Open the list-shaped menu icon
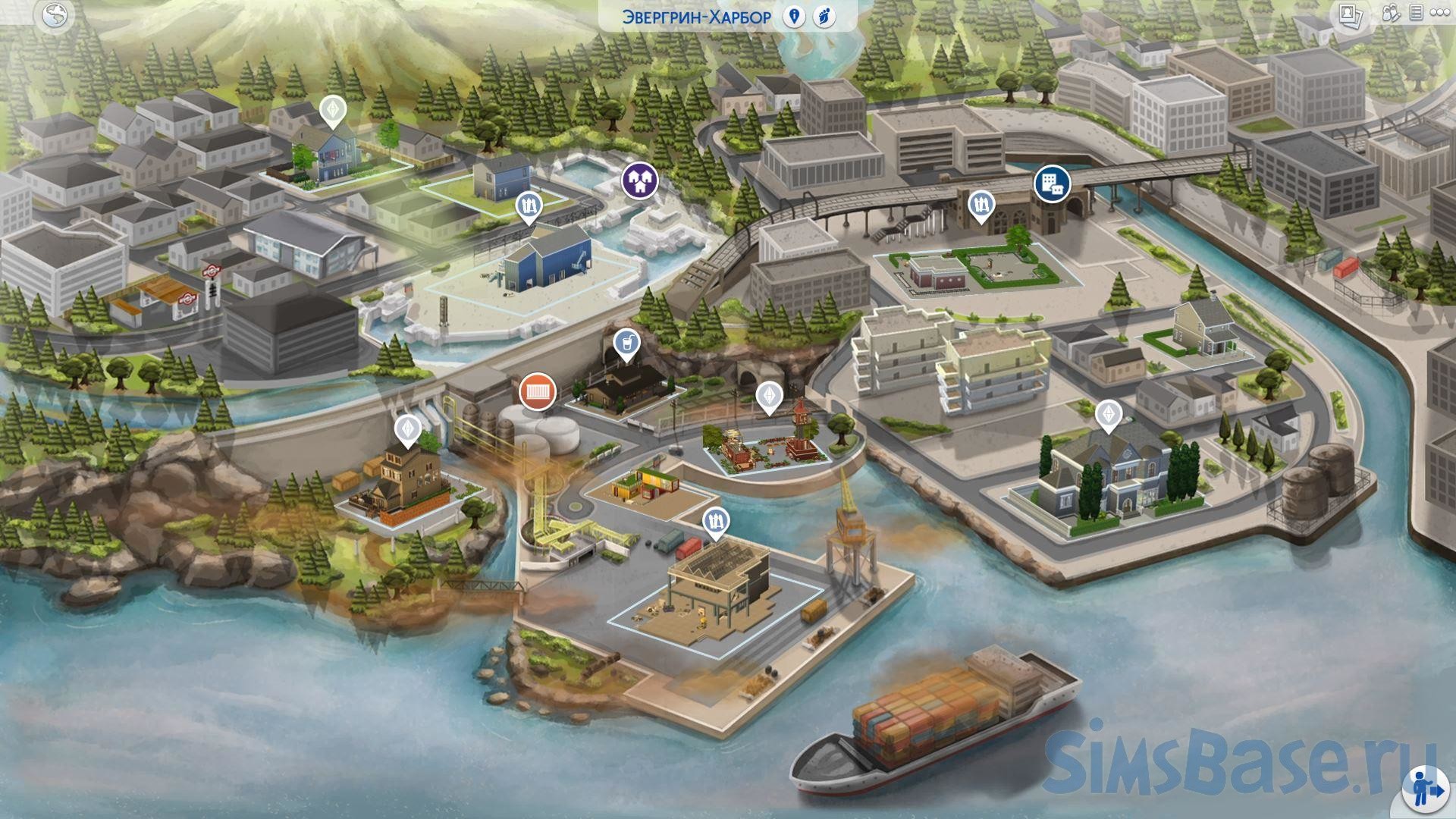This screenshot has height=819, width=1456. (x=1415, y=14)
